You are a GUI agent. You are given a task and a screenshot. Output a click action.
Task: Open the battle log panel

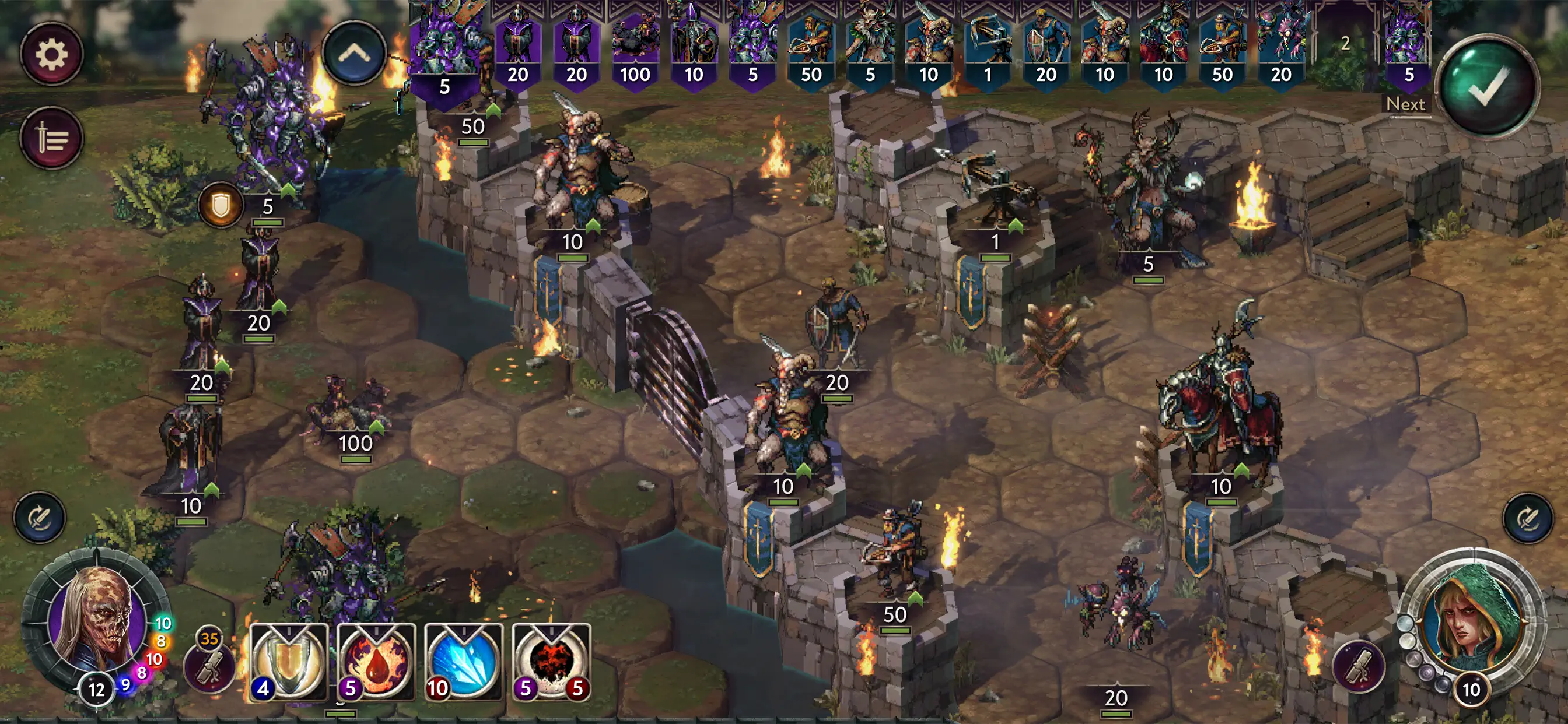pyautogui.click(x=52, y=137)
